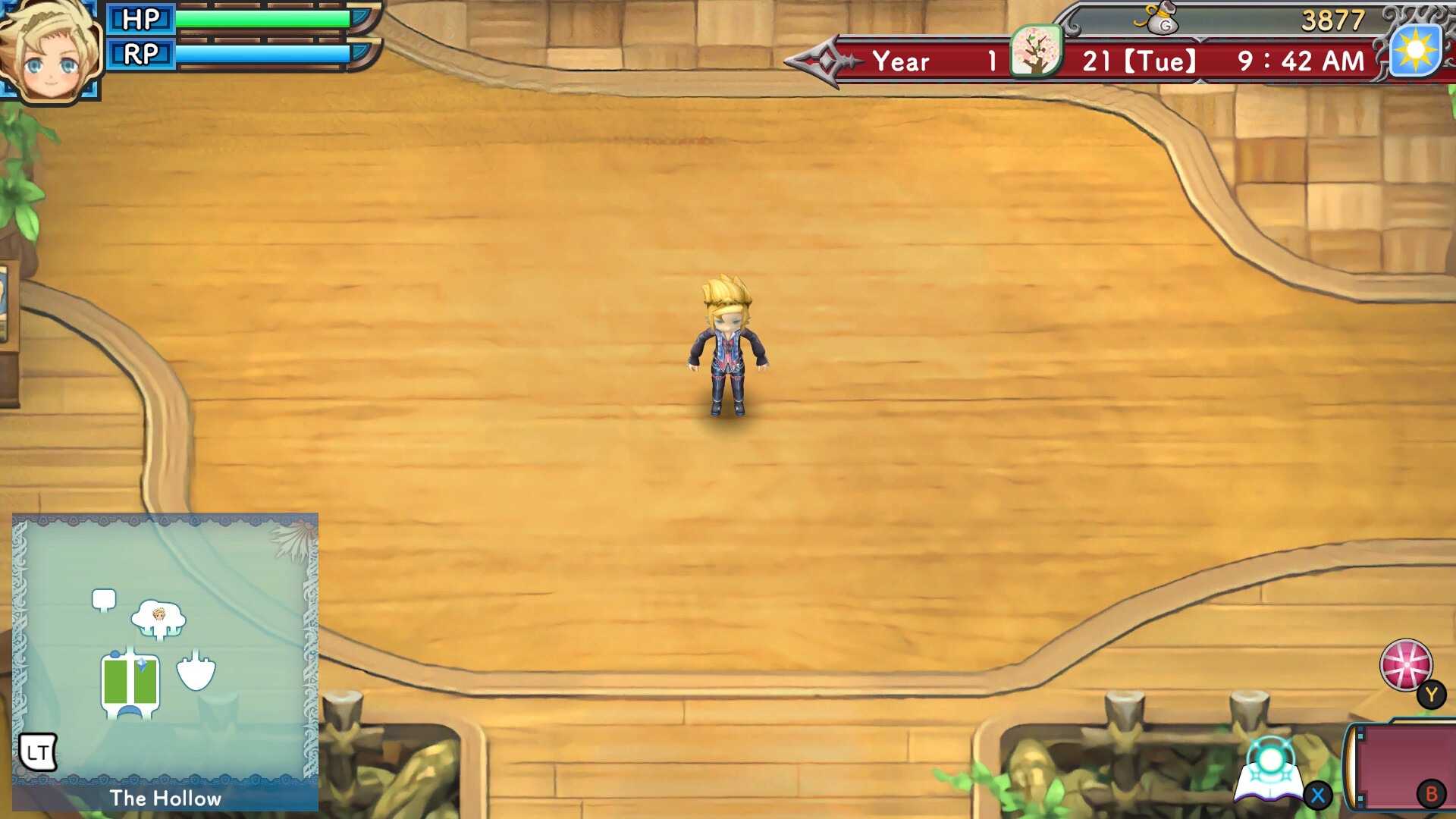The width and height of the screenshot is (1456, 819).
Task: Open the weather sun icon
Action: pos(1415,50)
